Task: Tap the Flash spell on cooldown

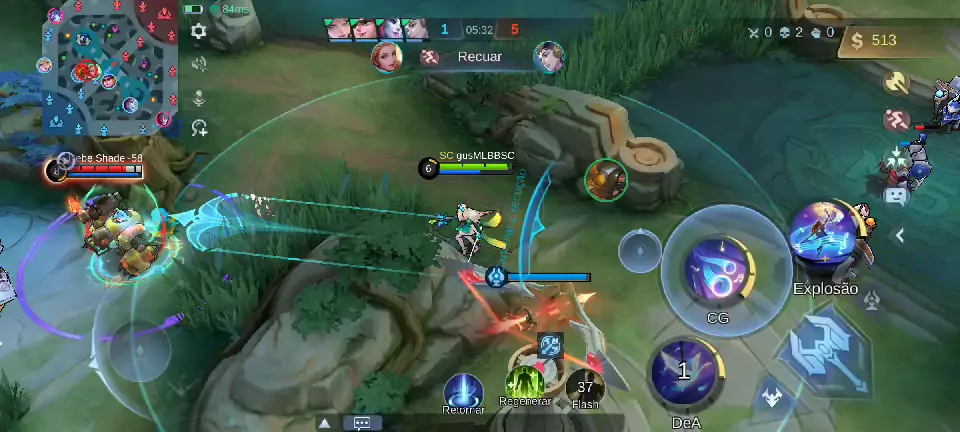Action: click(x=585, y=386)
